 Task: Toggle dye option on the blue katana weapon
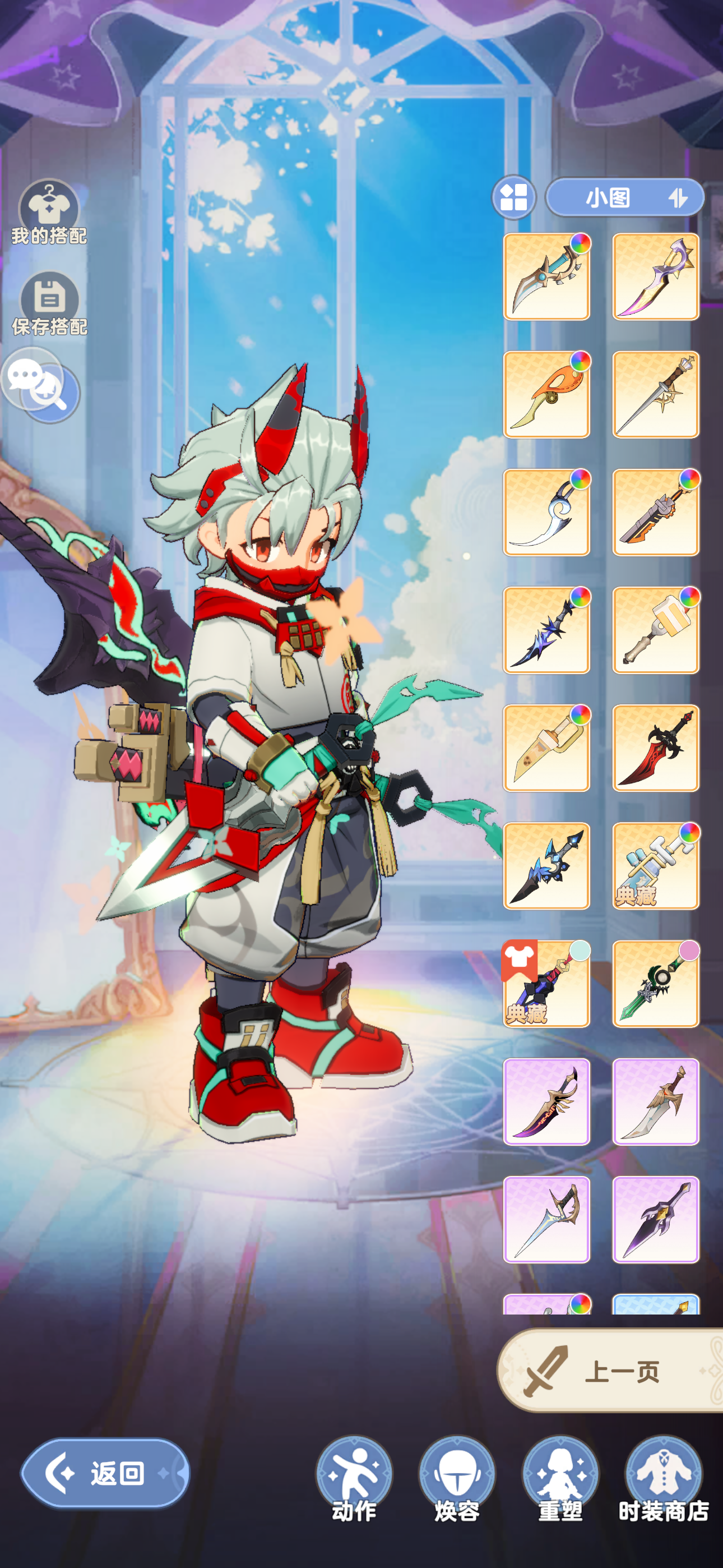coord(581,242)
